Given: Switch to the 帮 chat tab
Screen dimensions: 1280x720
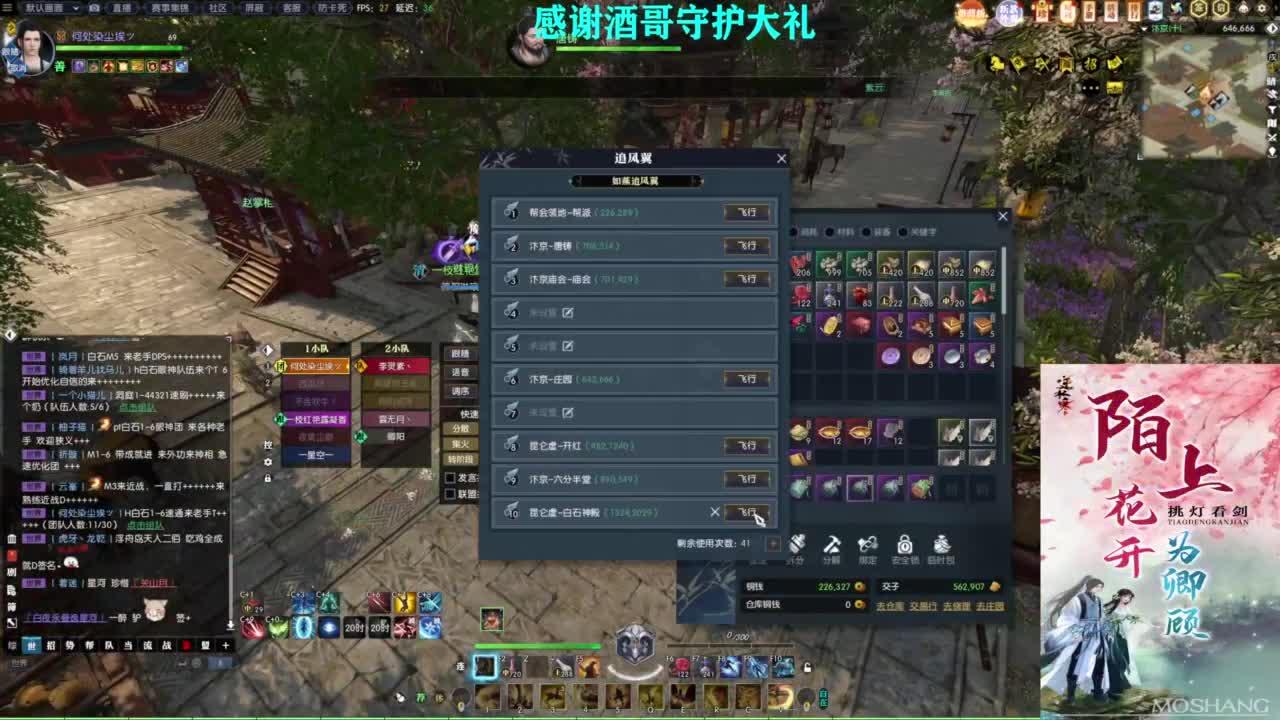Looking at the screenshot, I should point(92,646).
